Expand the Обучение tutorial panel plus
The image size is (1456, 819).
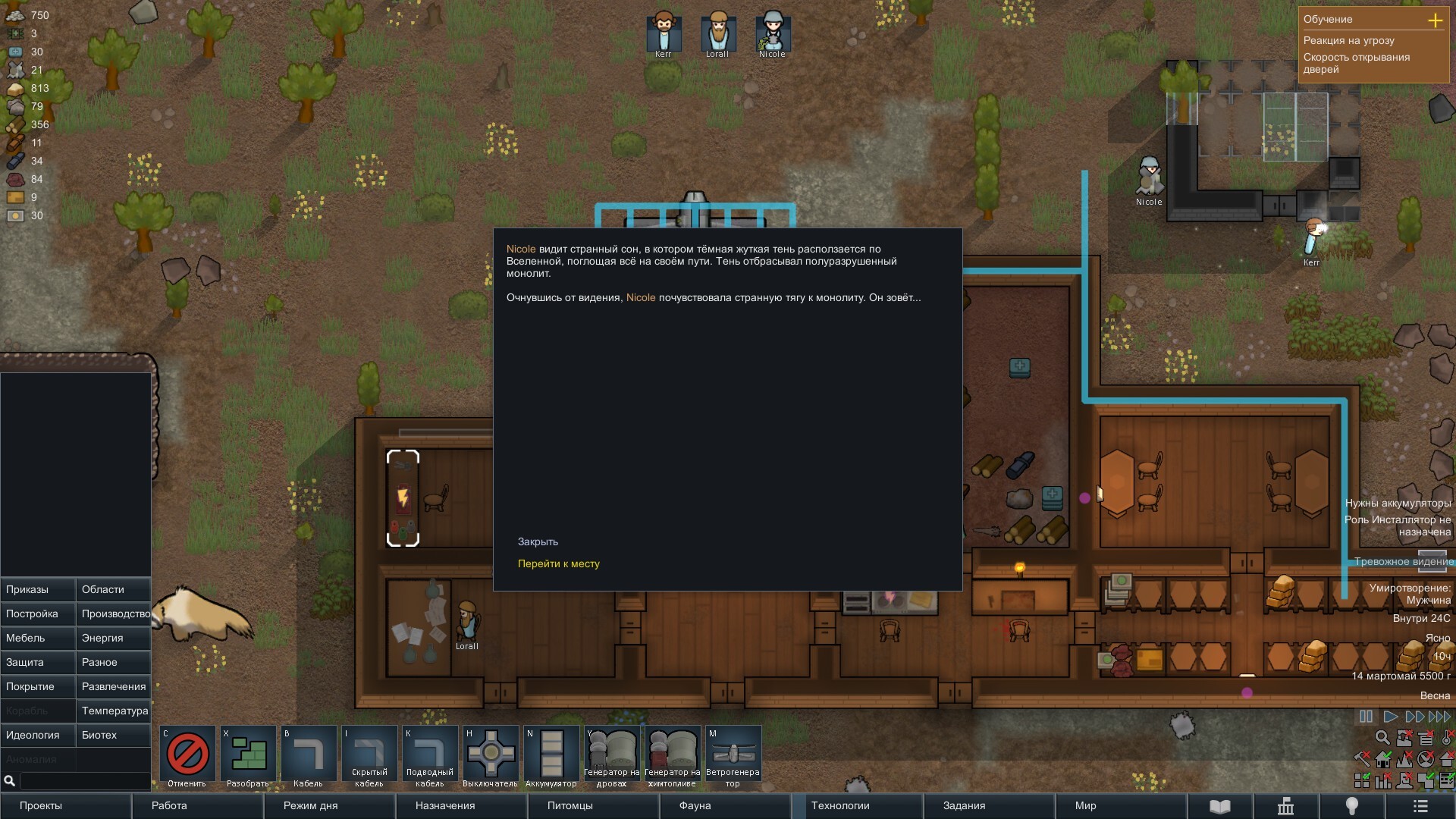1435,20
